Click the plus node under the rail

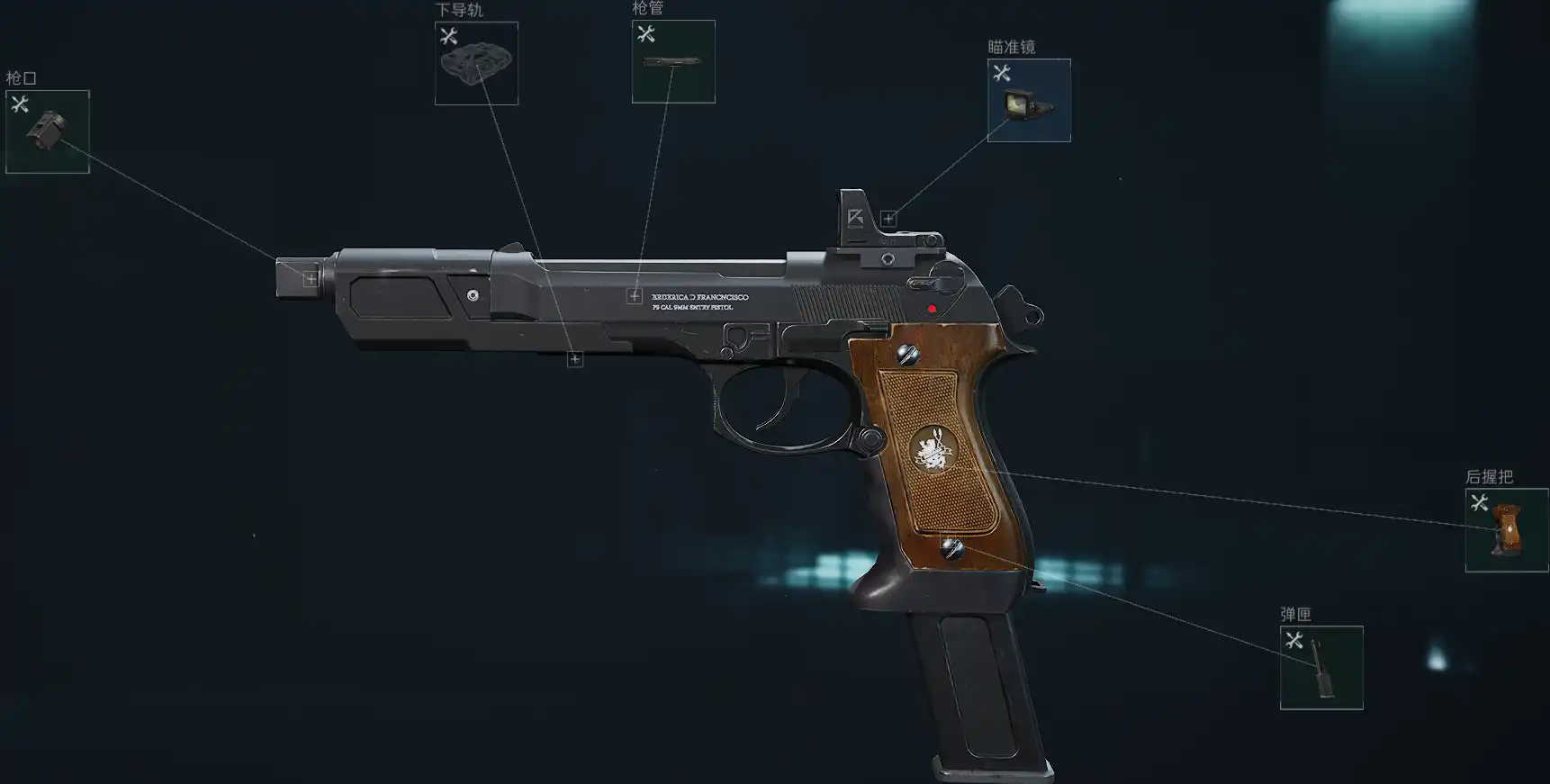coord(575,360)
